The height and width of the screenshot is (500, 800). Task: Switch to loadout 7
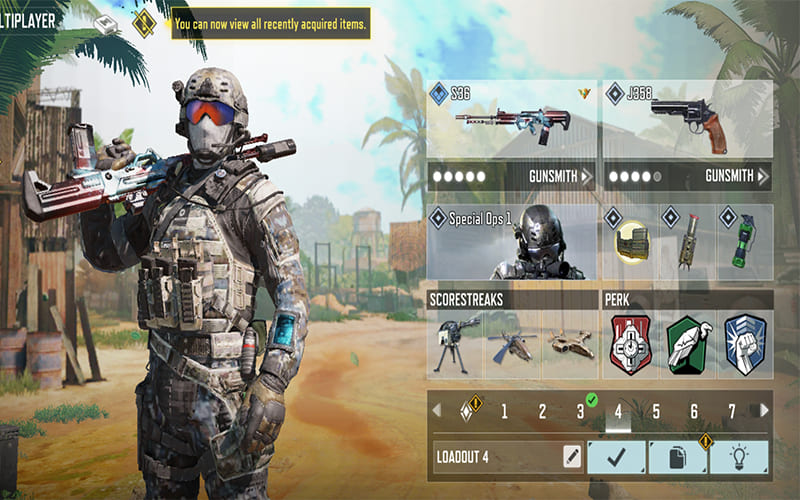(732, 411)
